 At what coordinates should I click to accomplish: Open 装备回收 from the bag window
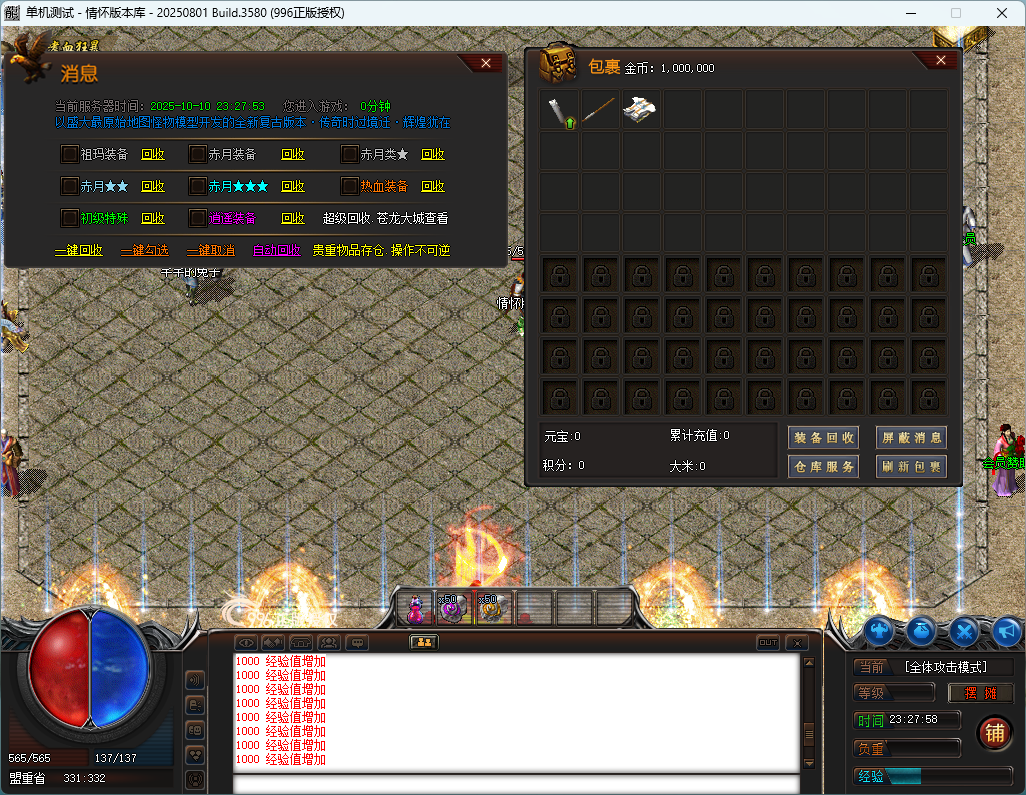pyautogui.click(x=823, y=437)
